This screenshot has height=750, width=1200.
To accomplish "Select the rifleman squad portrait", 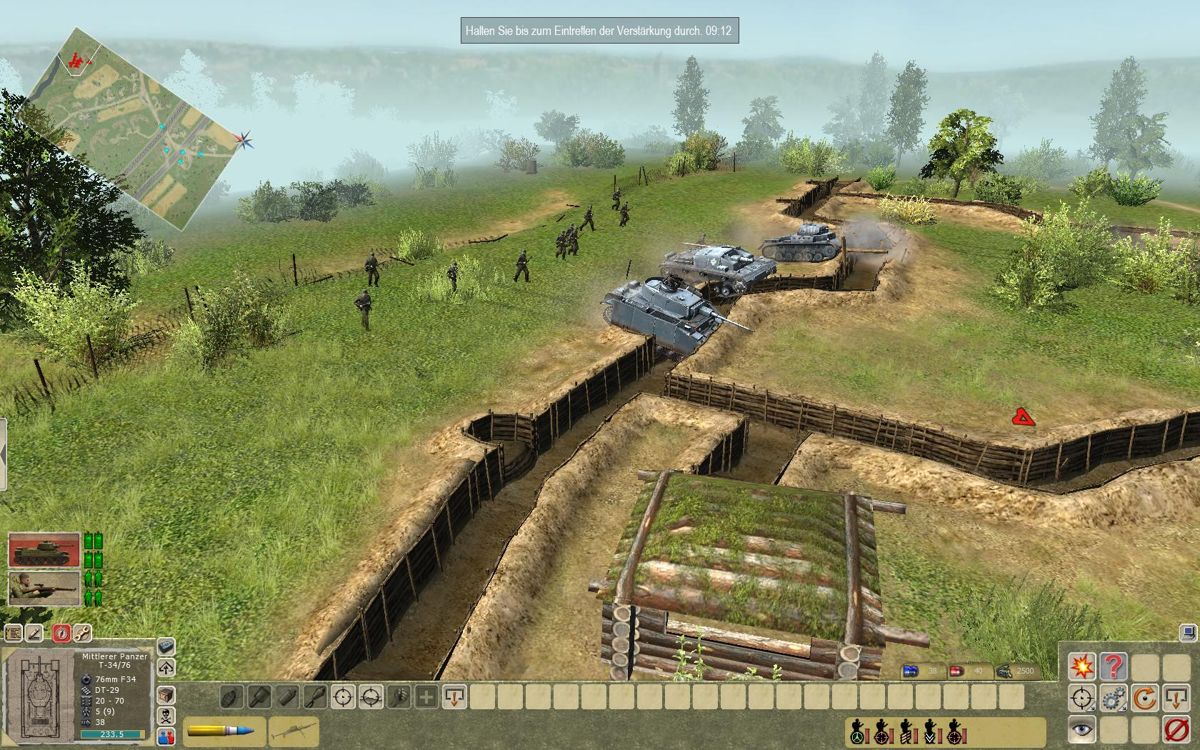I will tap(44, 587).
